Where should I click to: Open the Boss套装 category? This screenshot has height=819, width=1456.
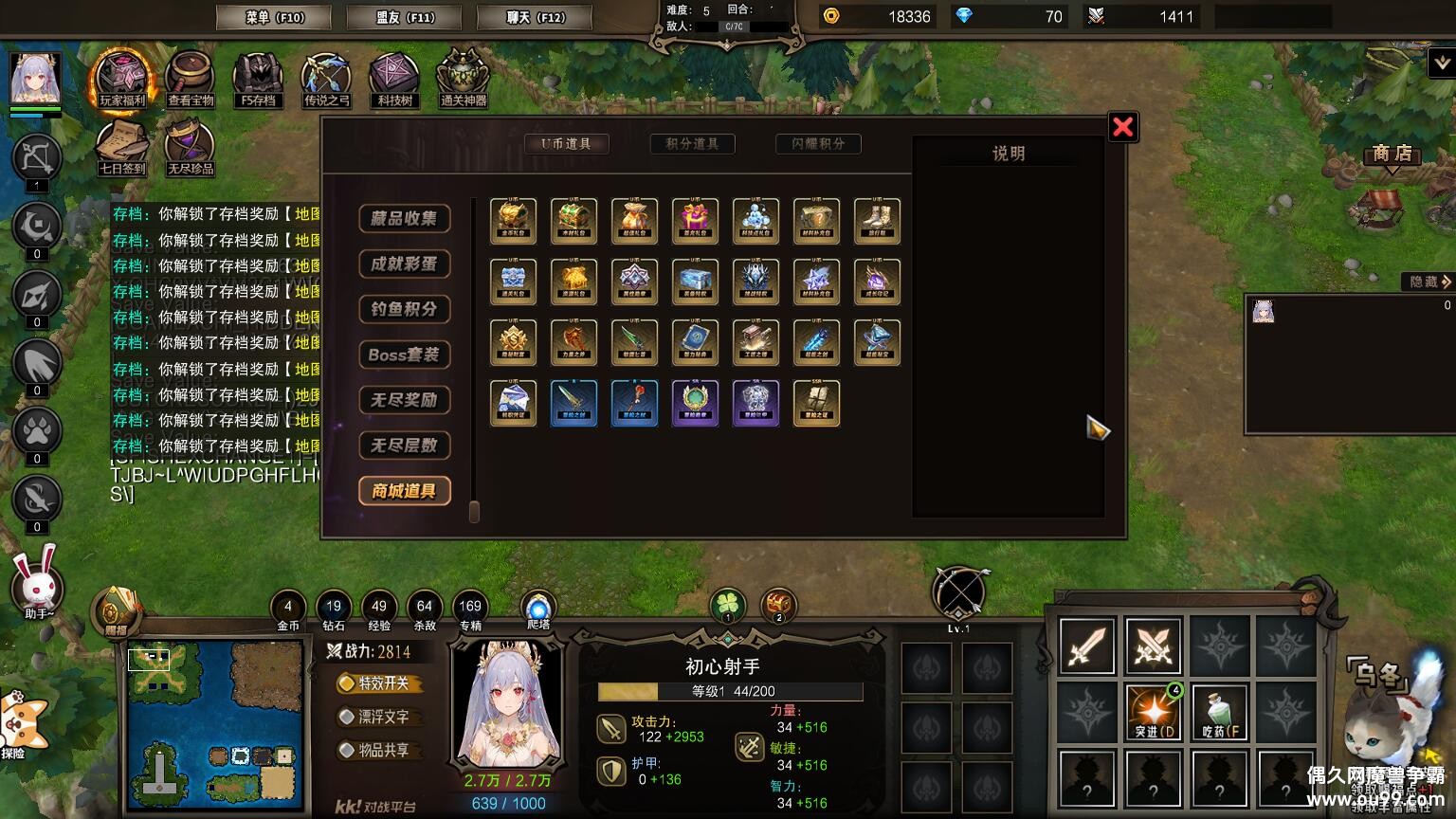404,355
